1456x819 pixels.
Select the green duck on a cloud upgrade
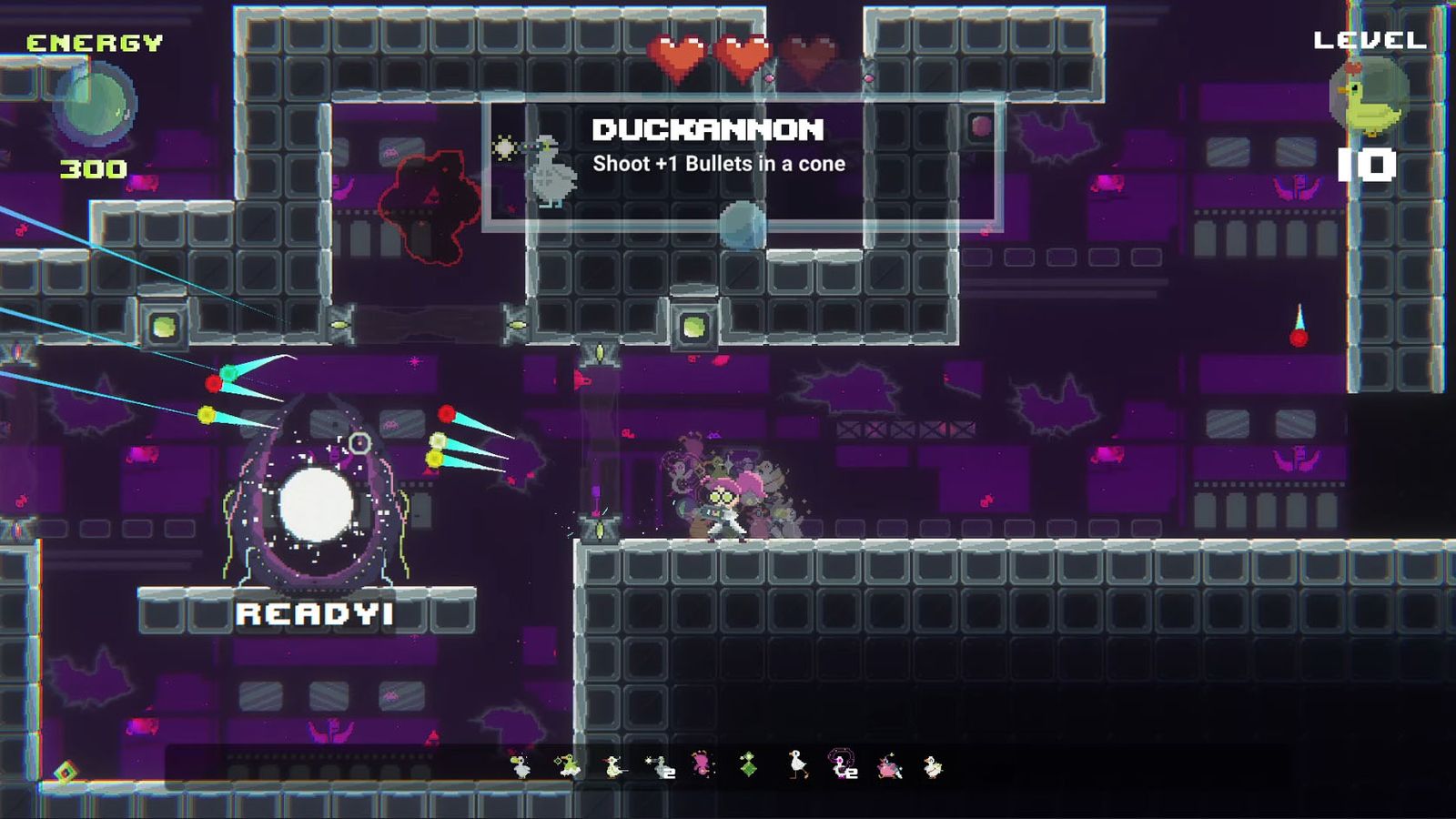click(568, 766)
